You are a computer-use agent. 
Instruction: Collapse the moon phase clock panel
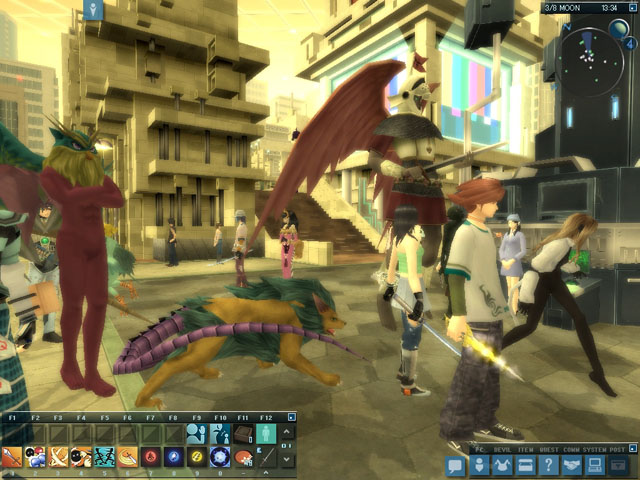[631, 7]
